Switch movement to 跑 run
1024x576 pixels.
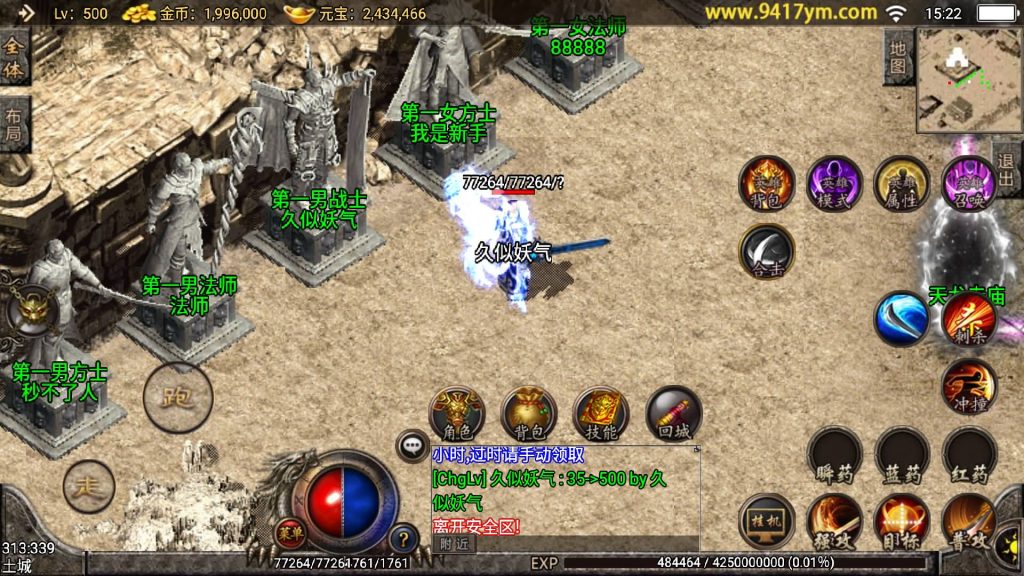tap(178, 396)
